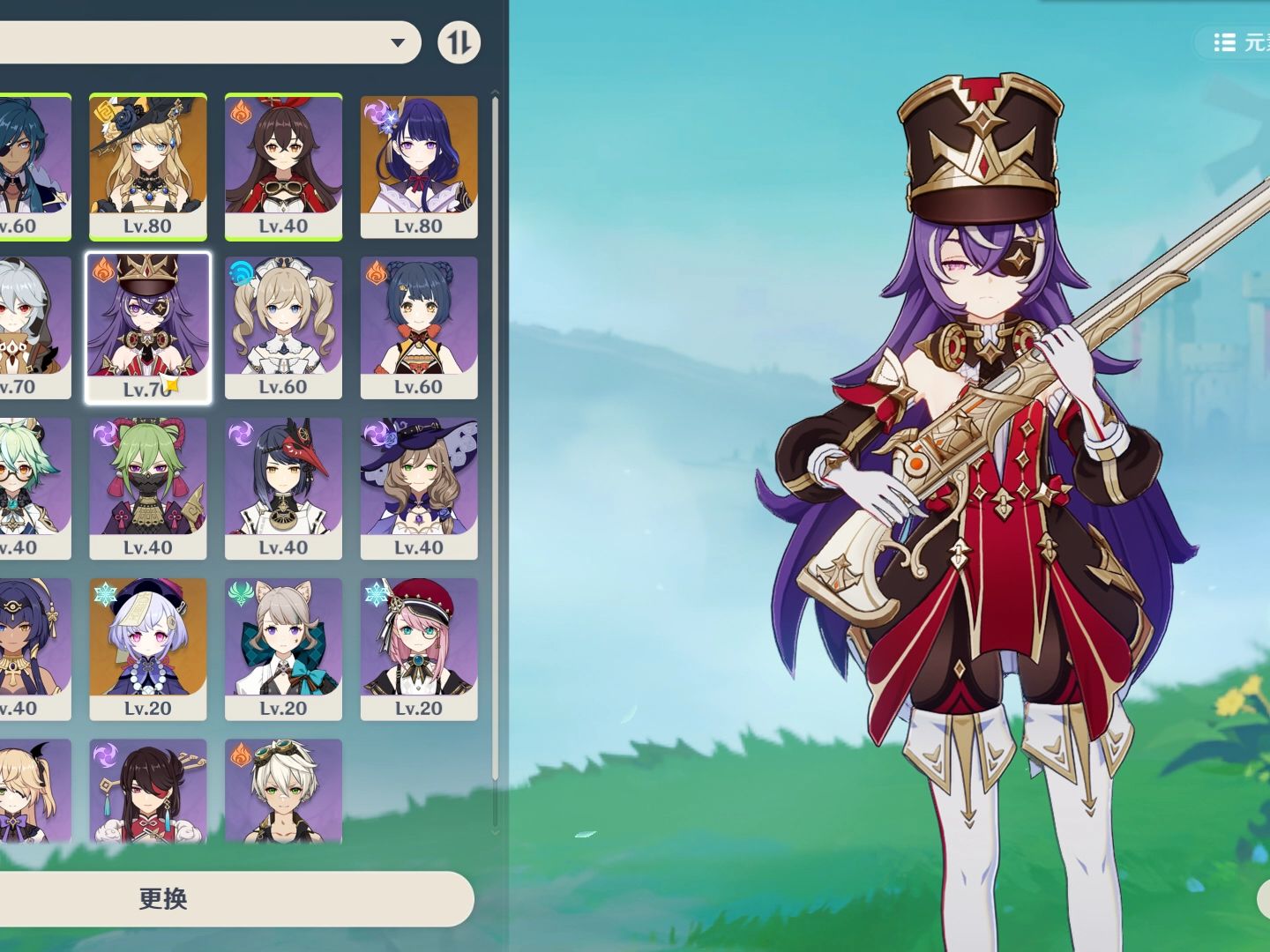Toggle the sort order arrows button
This screenshot has width=1270, height=952.
pyautogui.click(x=459, y=42)
